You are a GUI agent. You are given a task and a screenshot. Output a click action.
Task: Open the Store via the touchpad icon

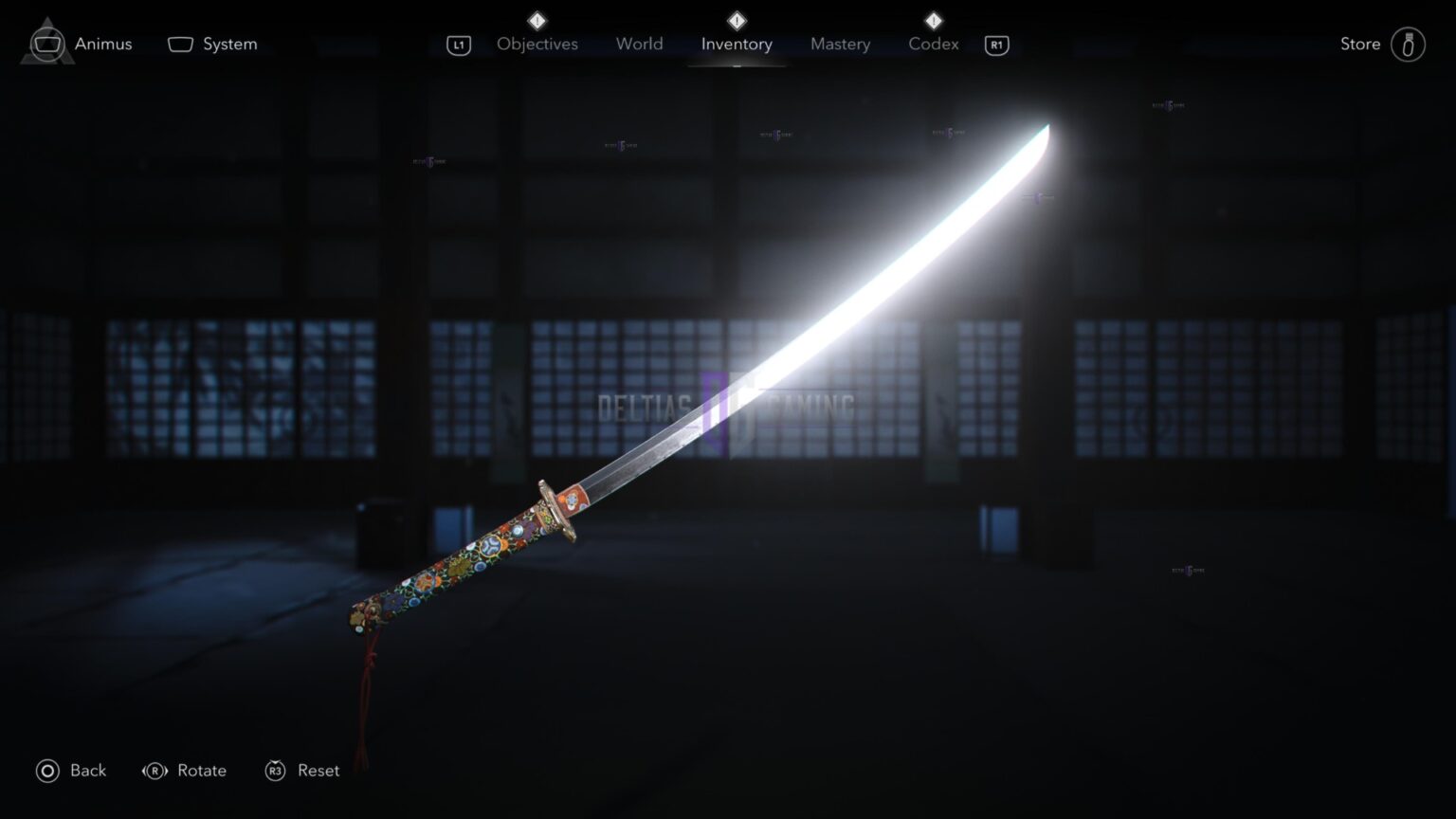(1407, 44)
